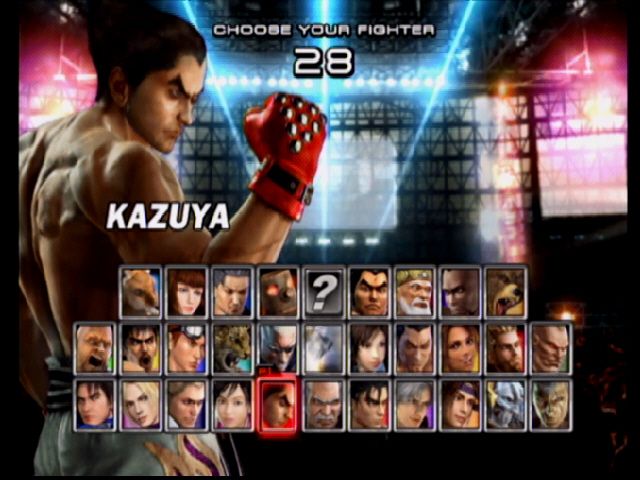Choose Ganryu the sumo portrait
Screen dimensions: 640x480
370,292
